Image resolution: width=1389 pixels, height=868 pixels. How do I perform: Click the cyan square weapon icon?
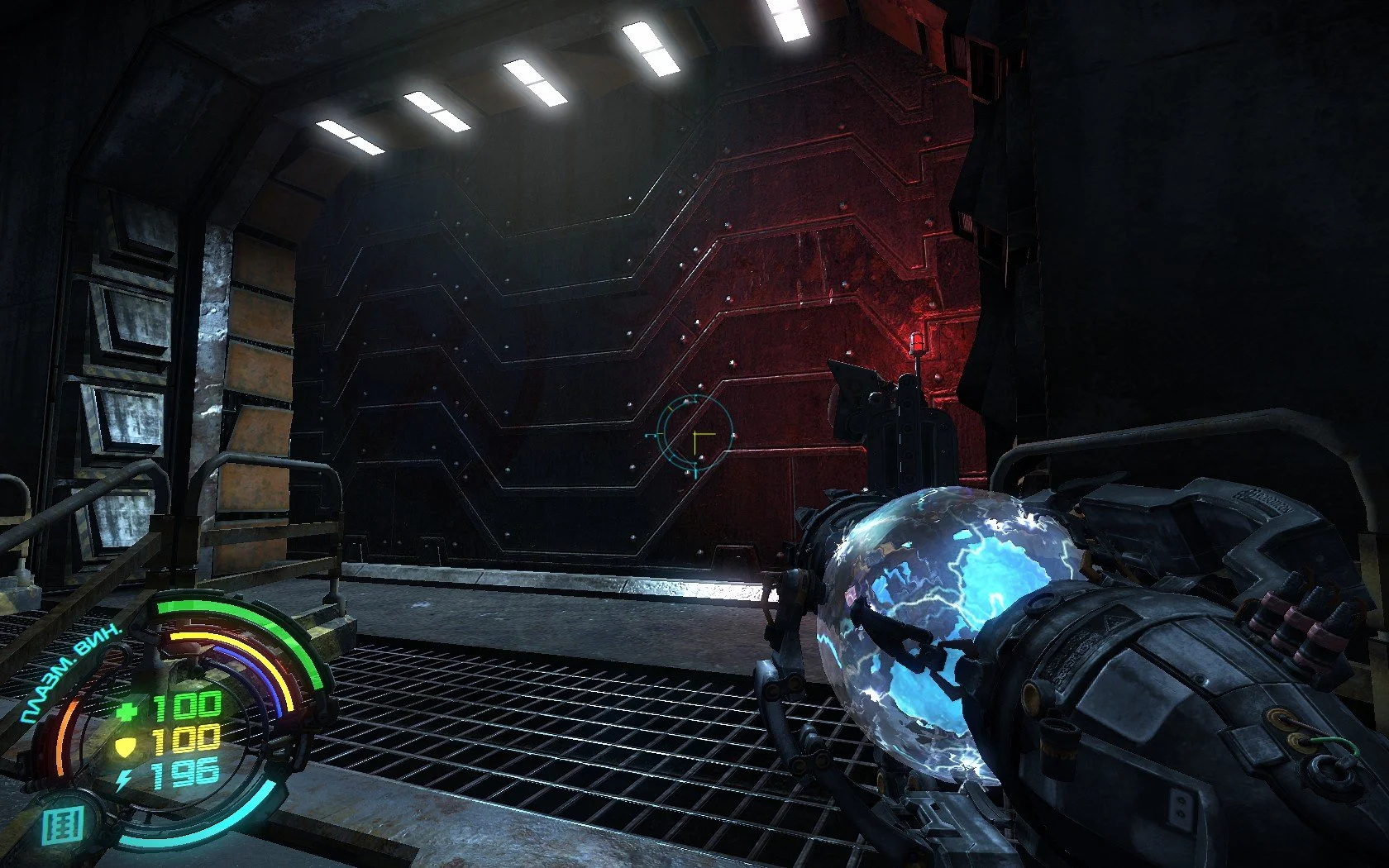coord(63,826)
